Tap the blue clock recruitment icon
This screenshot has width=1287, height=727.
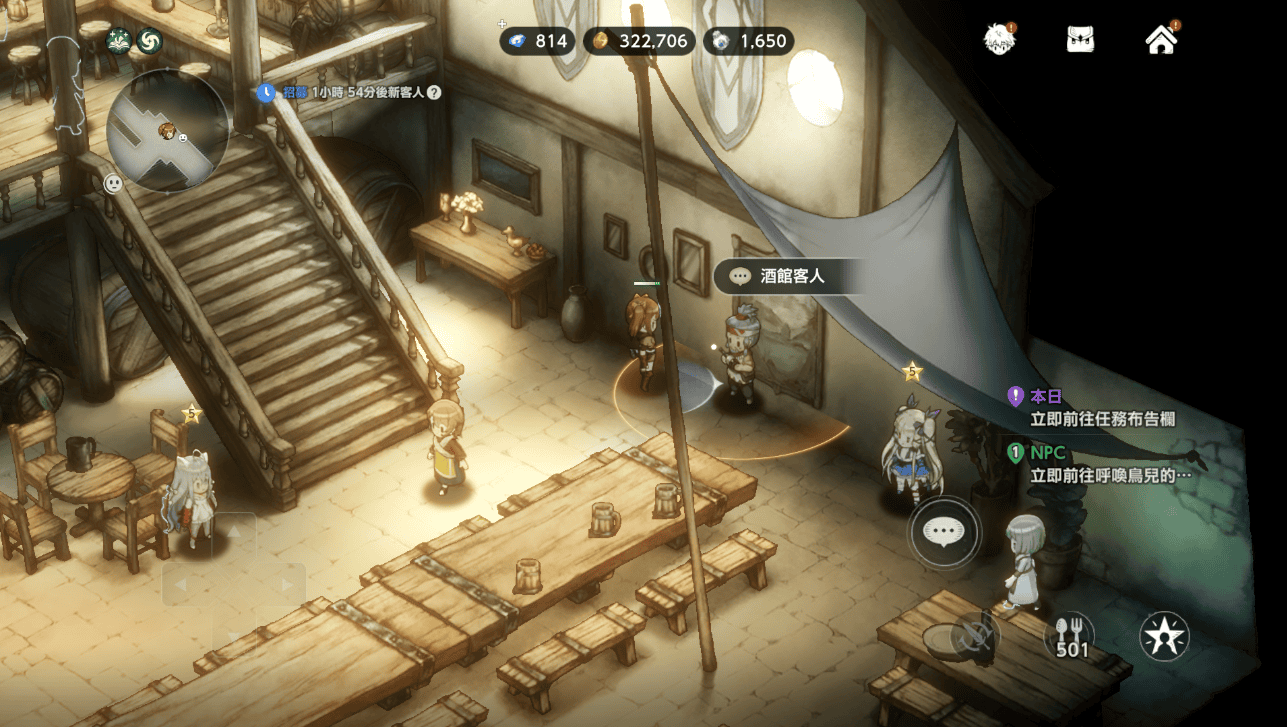click(266, 92)
